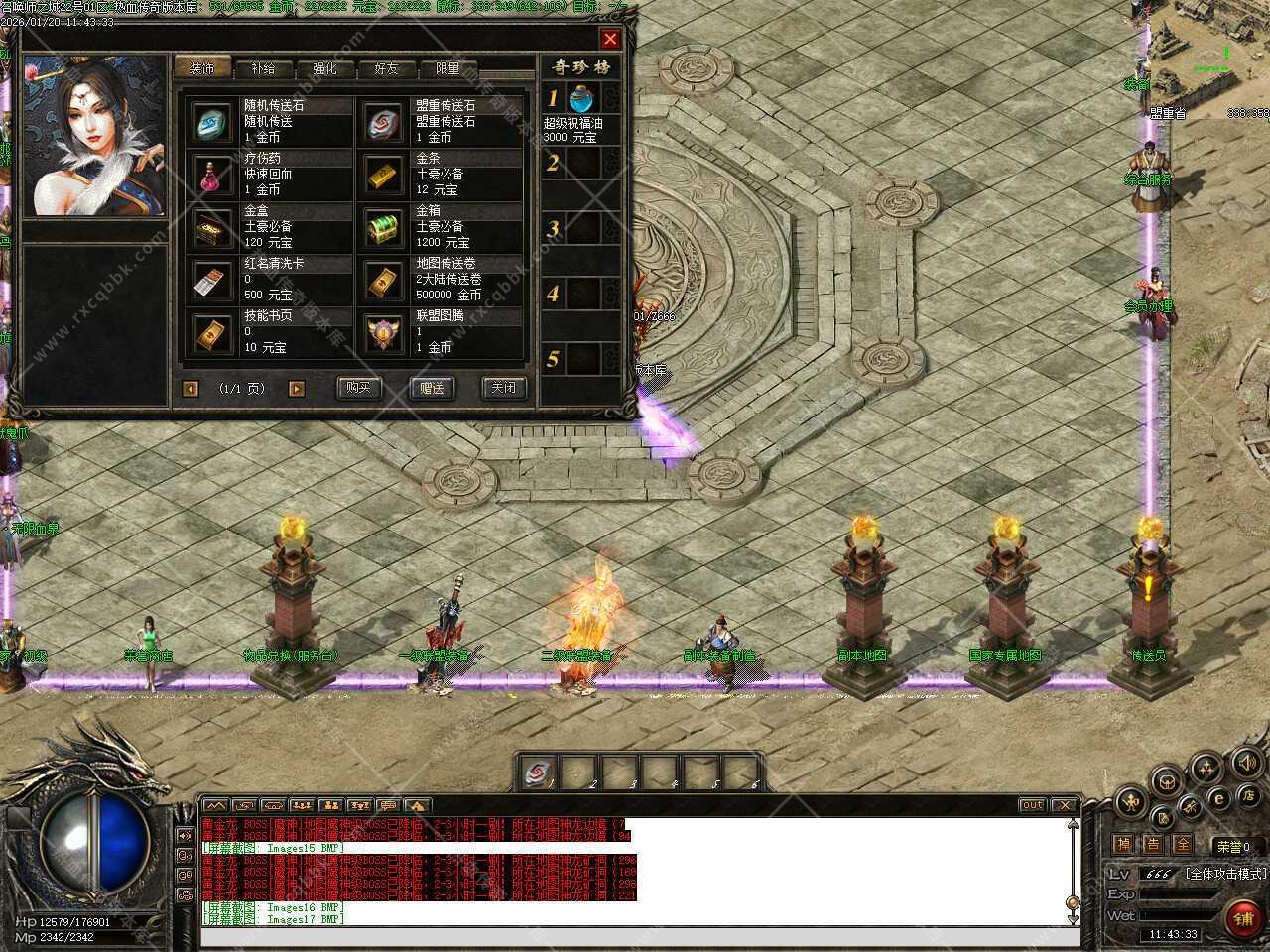Select the 好友 tab
This screenshot has width=1270, height=952.
[x=386, y=69]
